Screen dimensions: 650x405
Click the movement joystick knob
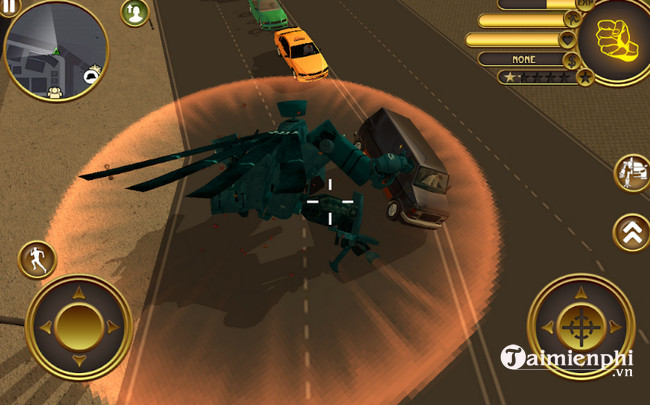click(79, 326)
